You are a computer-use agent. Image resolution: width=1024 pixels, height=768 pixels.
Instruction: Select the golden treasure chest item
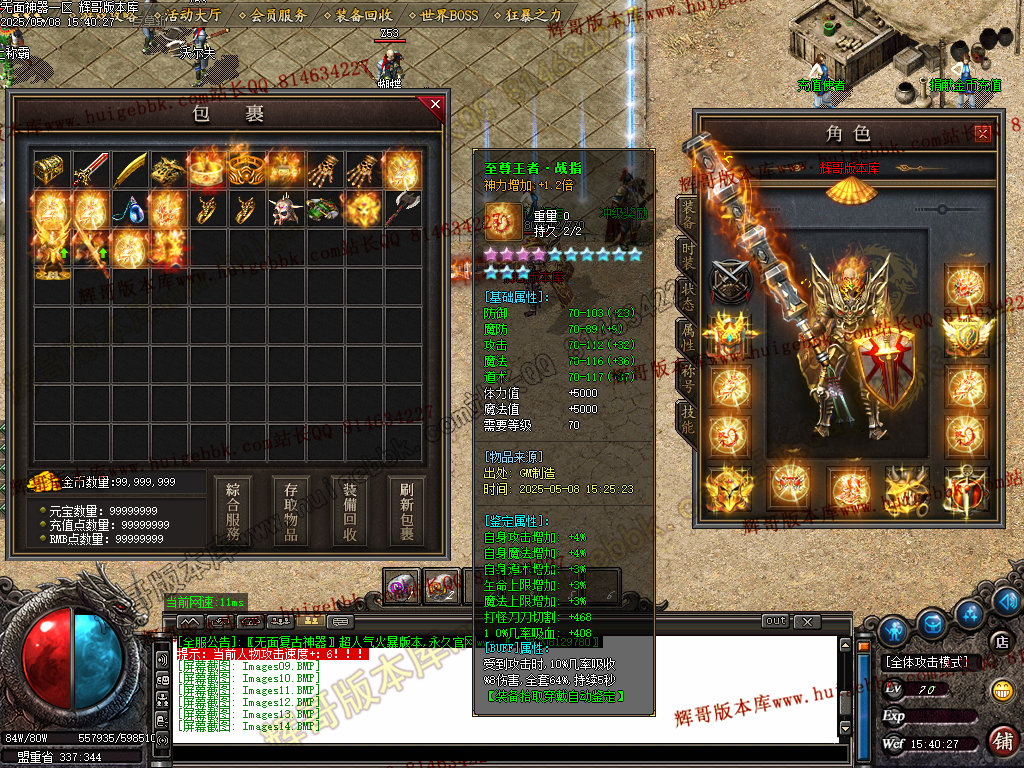tap(51, 170)
